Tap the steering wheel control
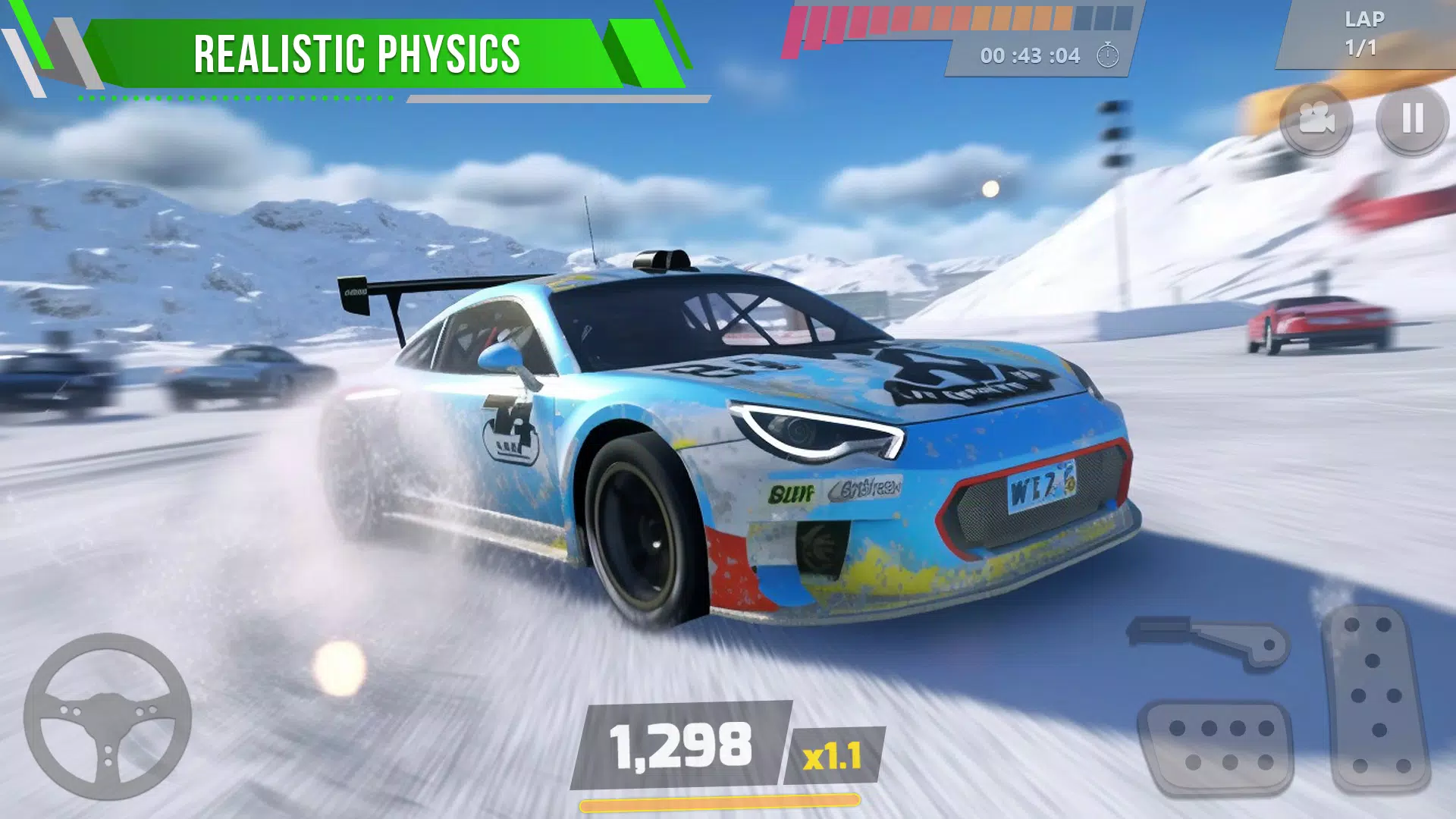This screenshot has width=1456, height=819. point(107,716)
